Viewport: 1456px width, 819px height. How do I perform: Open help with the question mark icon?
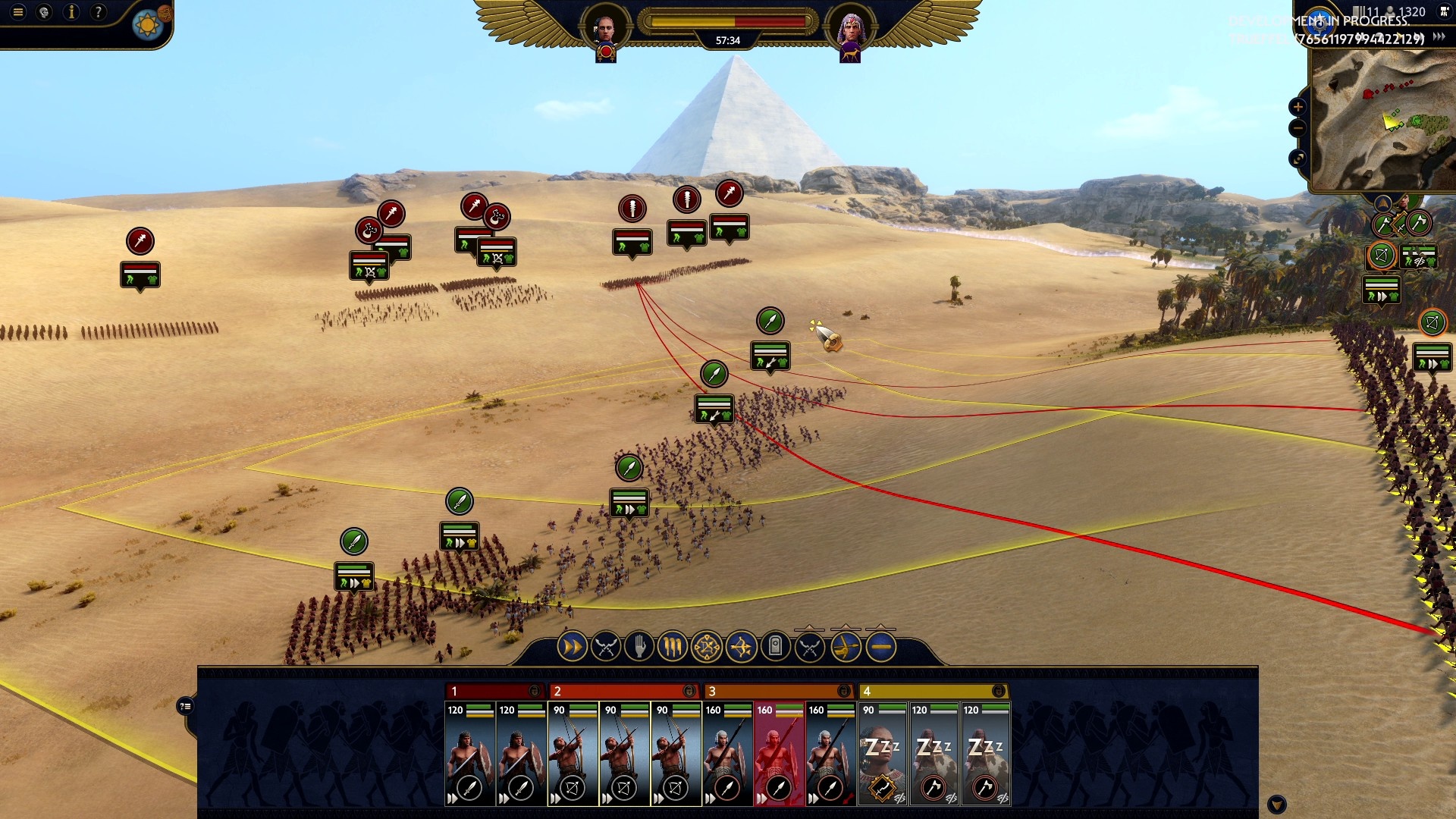tap(98, 12)
